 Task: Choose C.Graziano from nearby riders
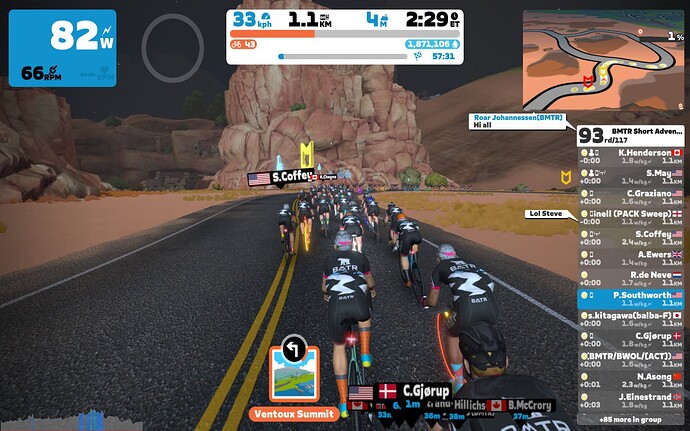pos(630,196)
